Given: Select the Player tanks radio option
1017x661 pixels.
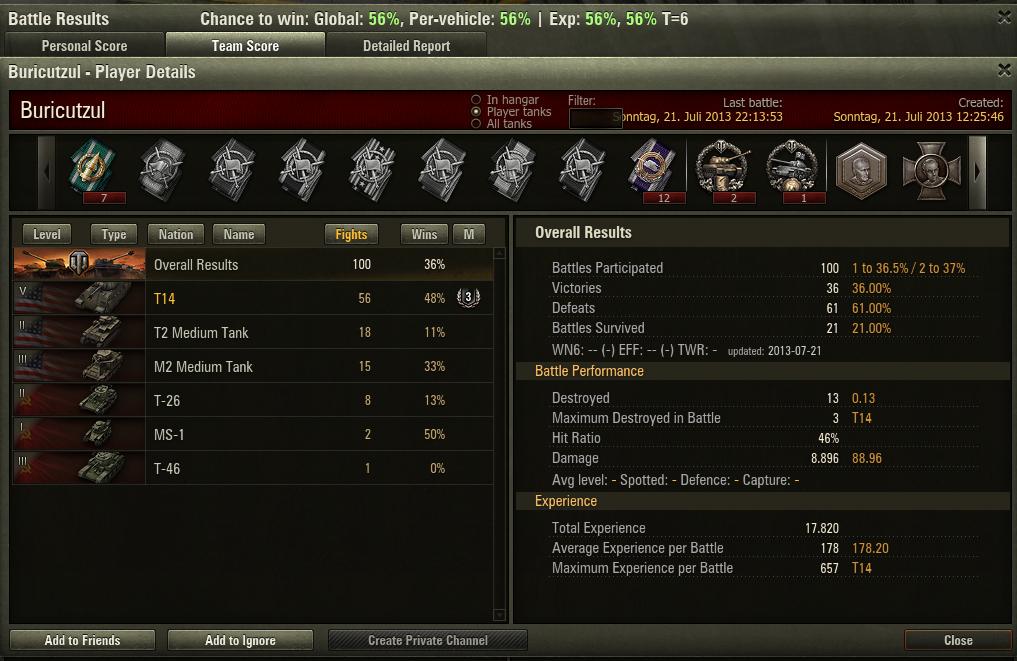Looking at the screenshot, I should click(476, 112).
